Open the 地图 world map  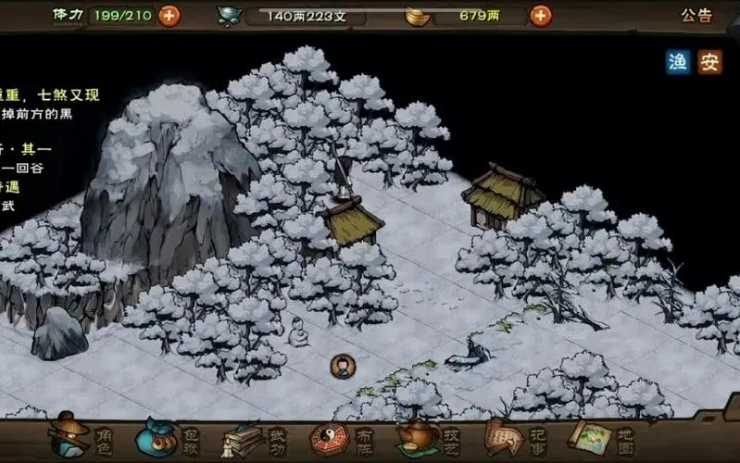click(x=600, y=437)
